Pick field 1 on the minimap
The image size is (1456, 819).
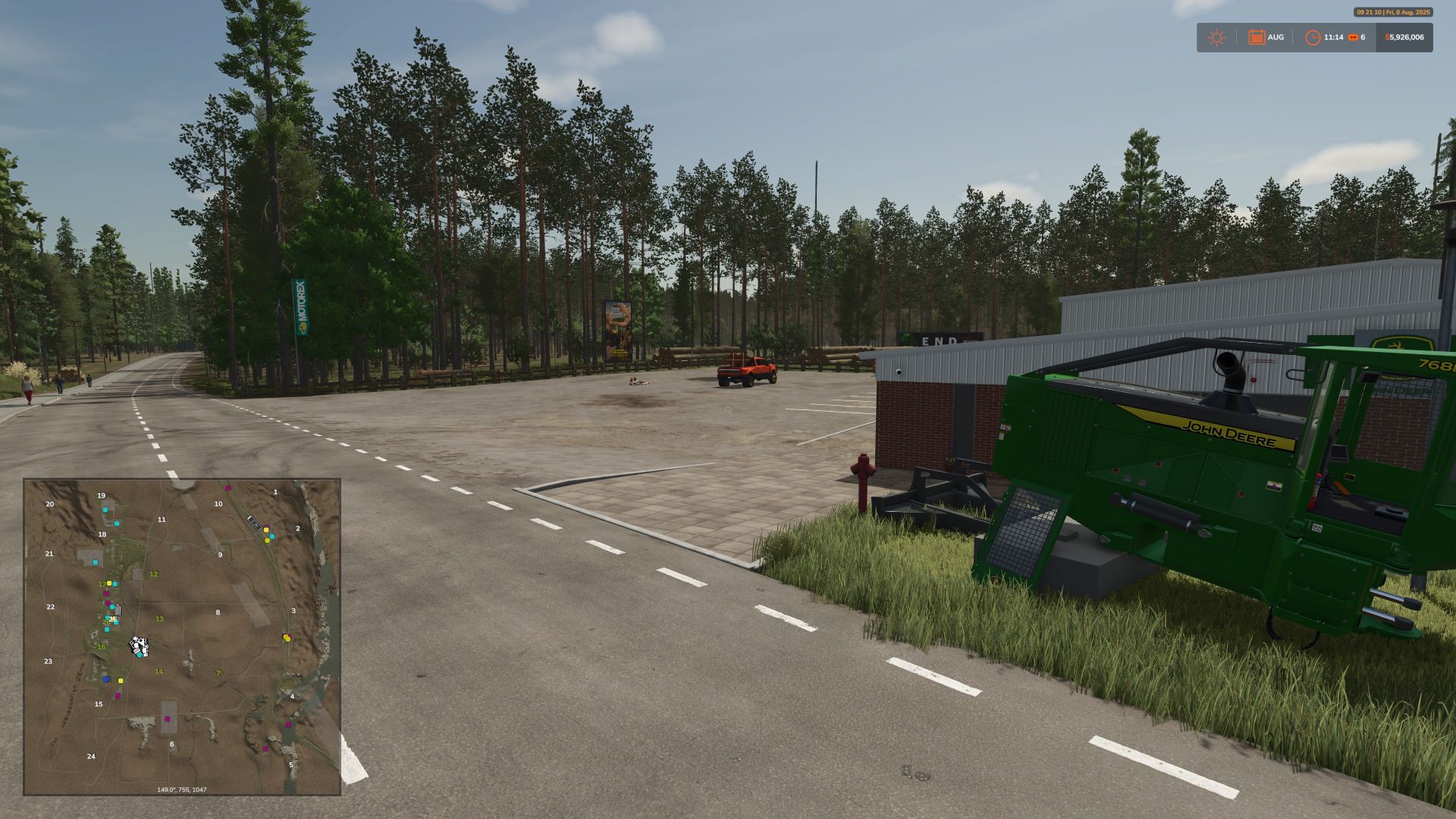click(x=275, y=492)
